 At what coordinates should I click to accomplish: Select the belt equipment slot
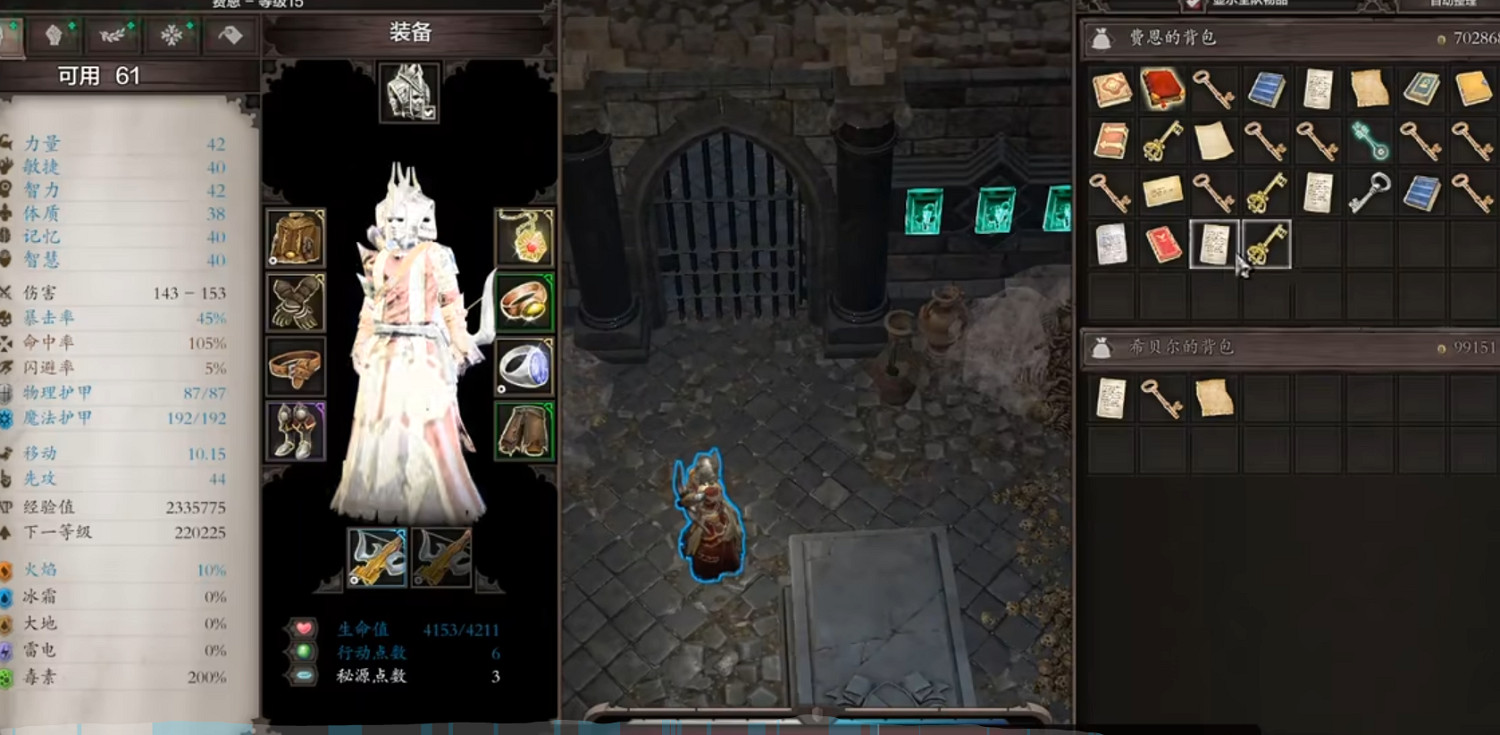point(296,366)
